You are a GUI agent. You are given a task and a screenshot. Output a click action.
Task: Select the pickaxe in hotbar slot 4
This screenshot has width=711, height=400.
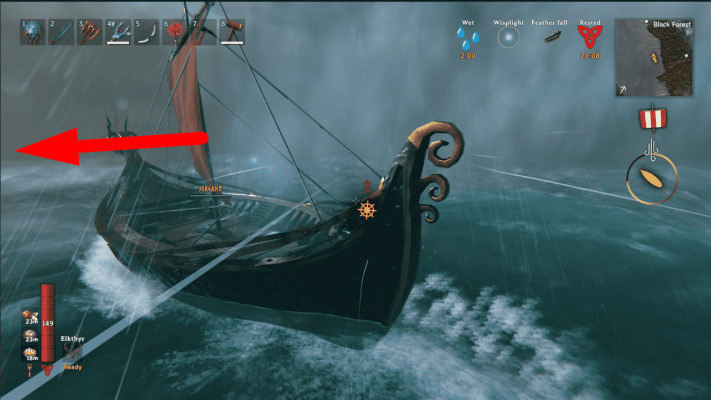[119, 31]
